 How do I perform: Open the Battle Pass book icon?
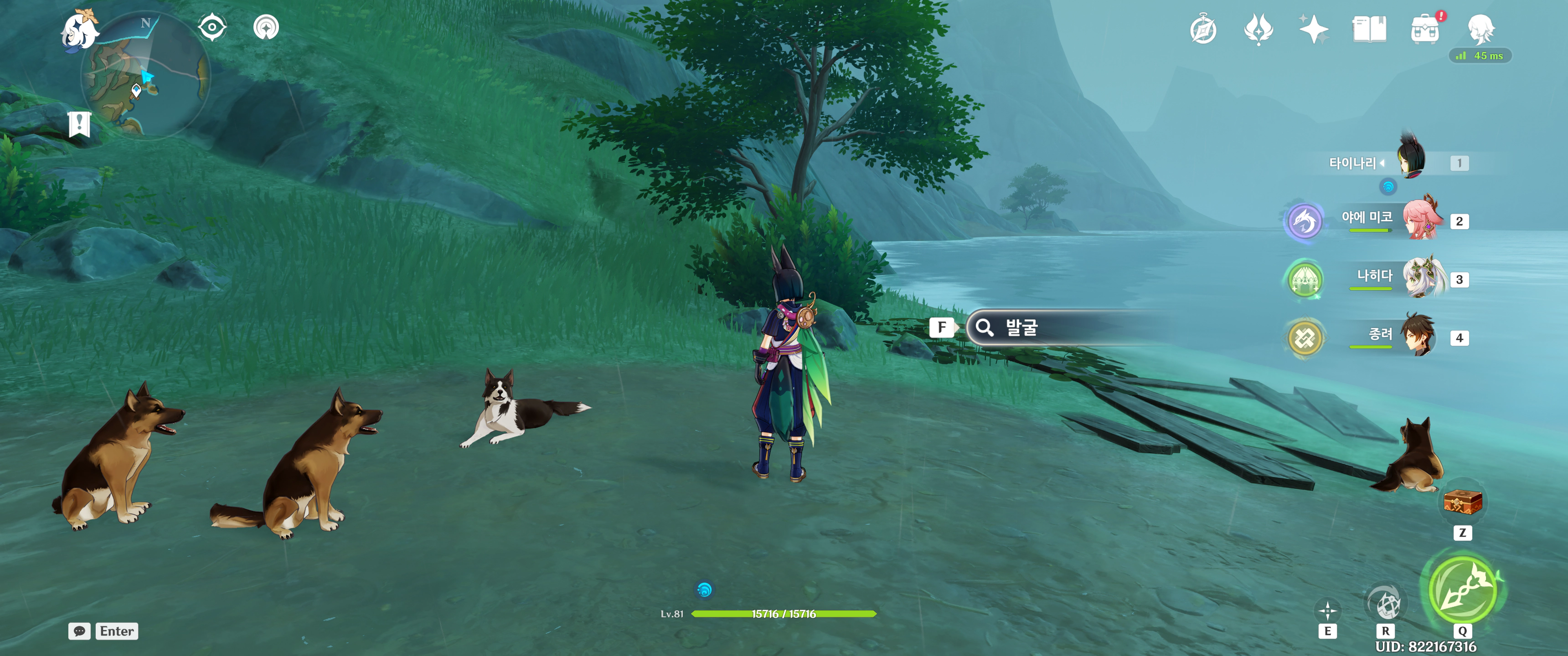(x=1369, y=29)
